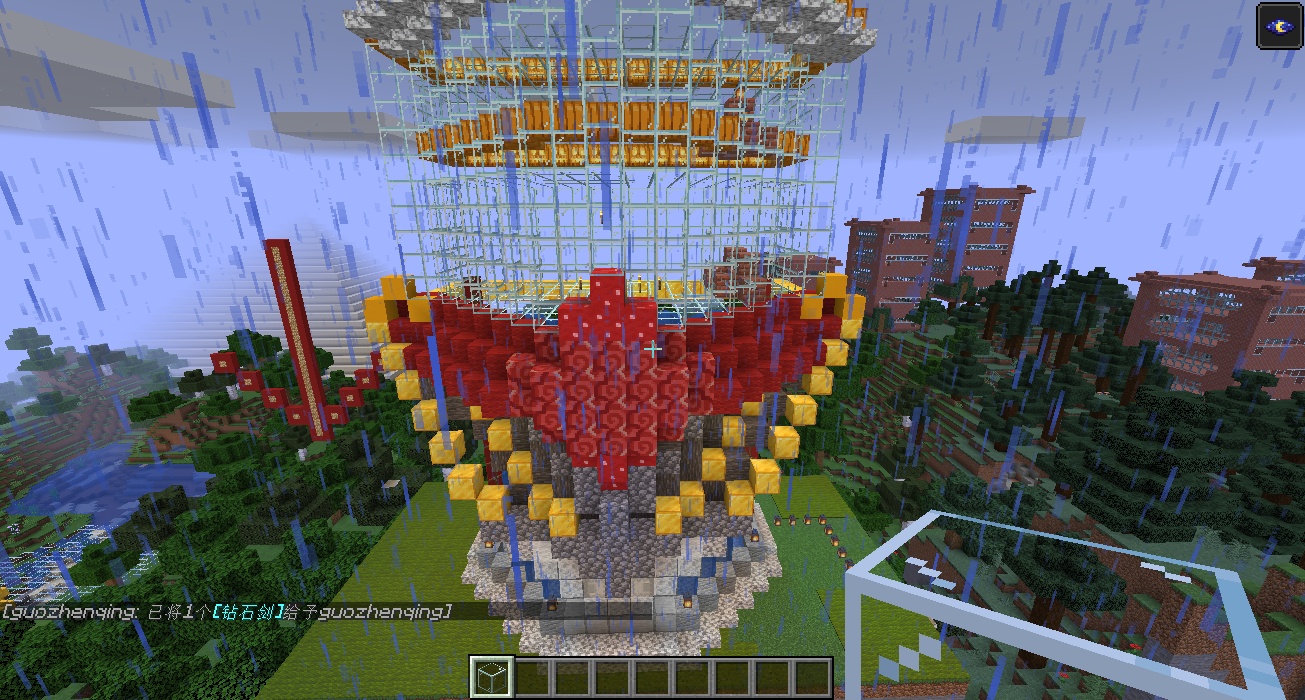The image size is (1305, 700).
Task: Select the glass block hotbar slot
Action: (x=491, y=677)
